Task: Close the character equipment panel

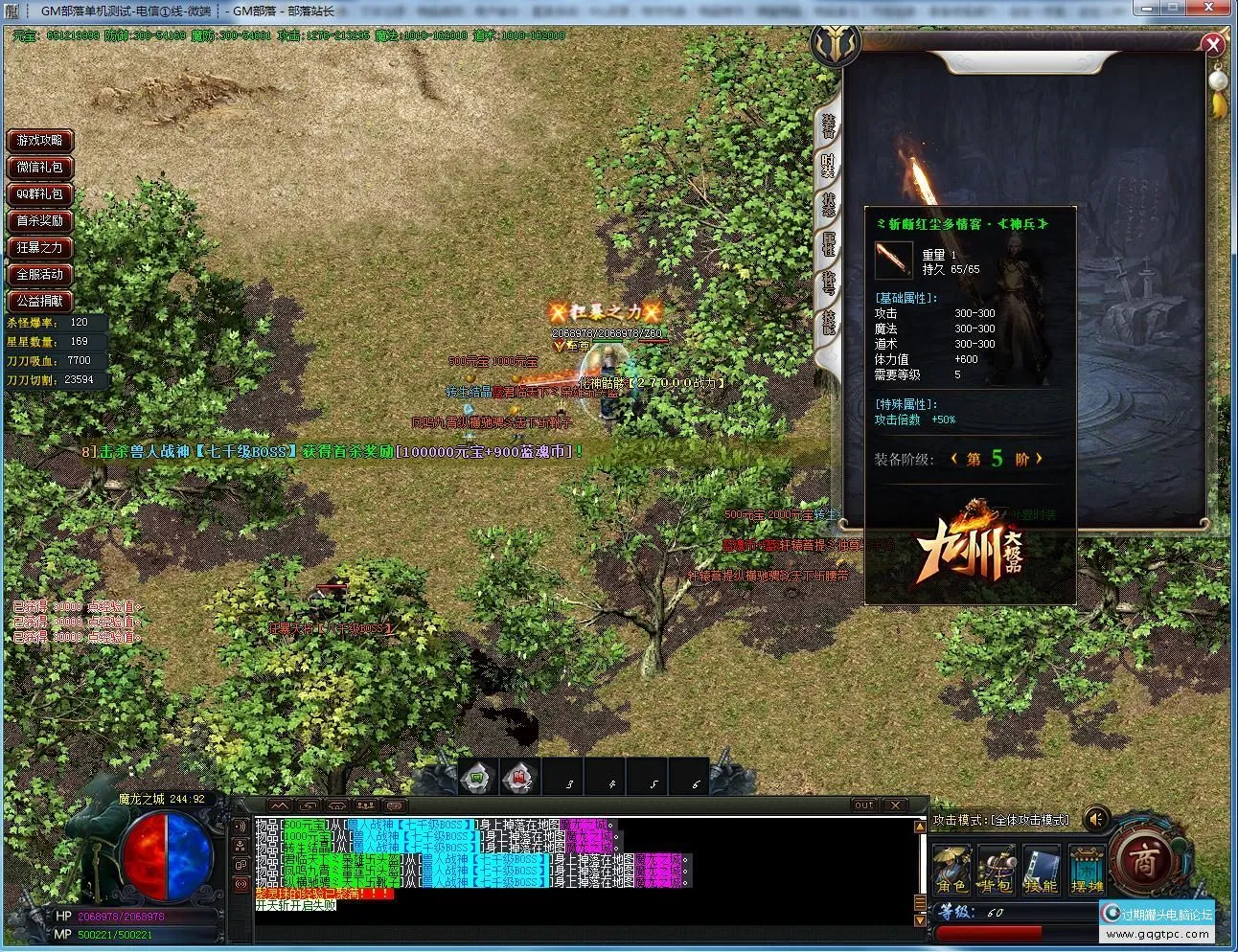Action: pyautogui.click(x=1213, y=44)
